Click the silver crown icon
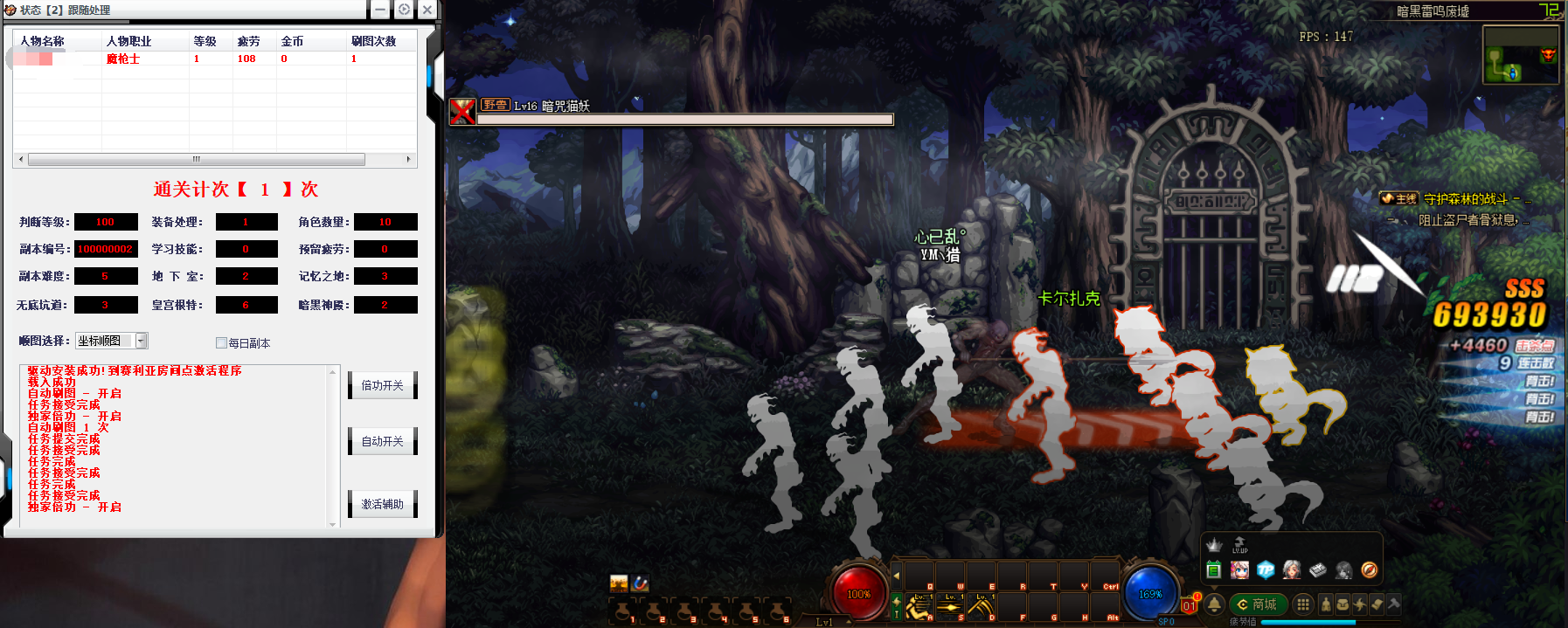The height and width of the screenshot is (628, 1568). (1214, 545)
